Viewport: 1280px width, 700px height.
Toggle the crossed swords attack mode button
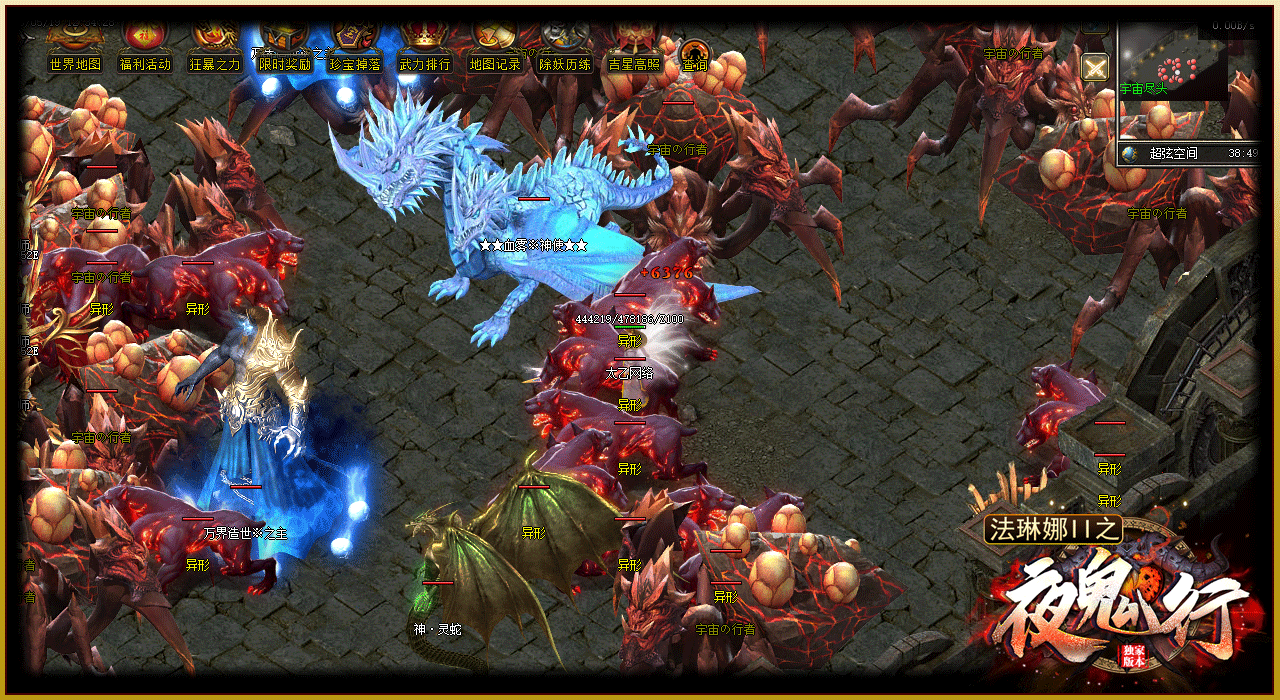click(1096, 68)
